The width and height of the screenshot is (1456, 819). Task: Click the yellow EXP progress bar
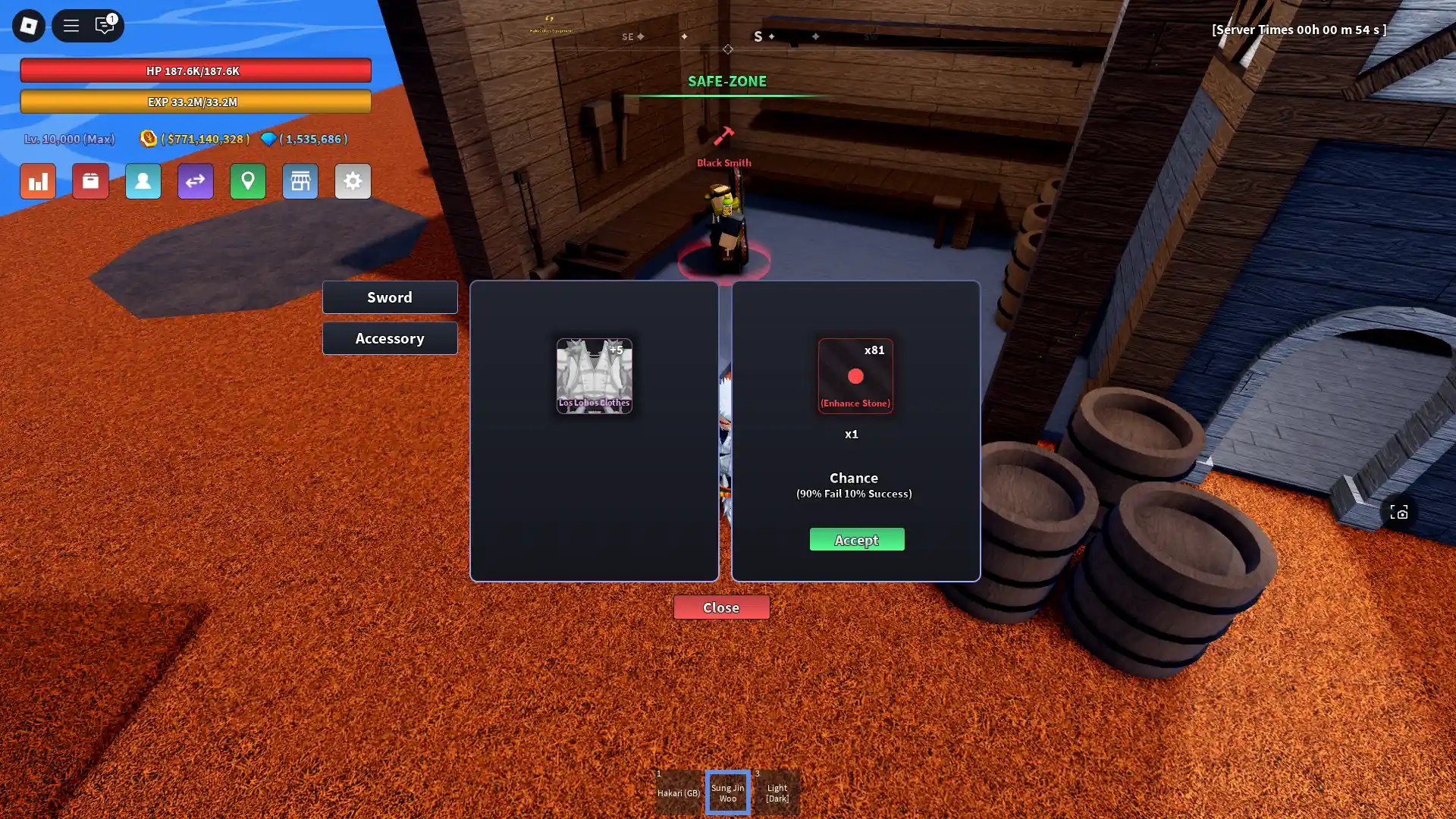pyautogui.click(x=196, y=101)
